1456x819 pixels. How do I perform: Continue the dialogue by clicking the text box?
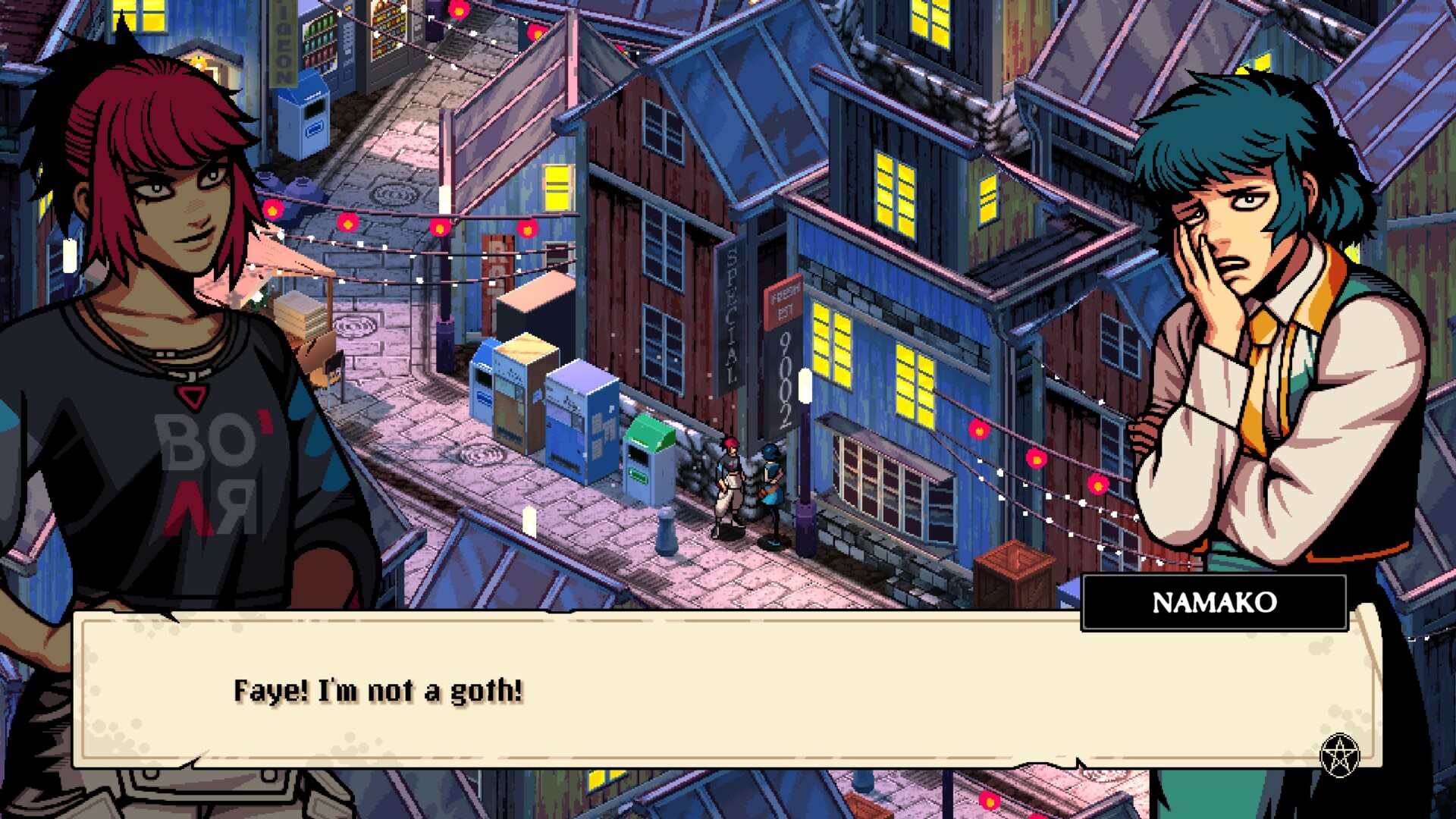726,690
